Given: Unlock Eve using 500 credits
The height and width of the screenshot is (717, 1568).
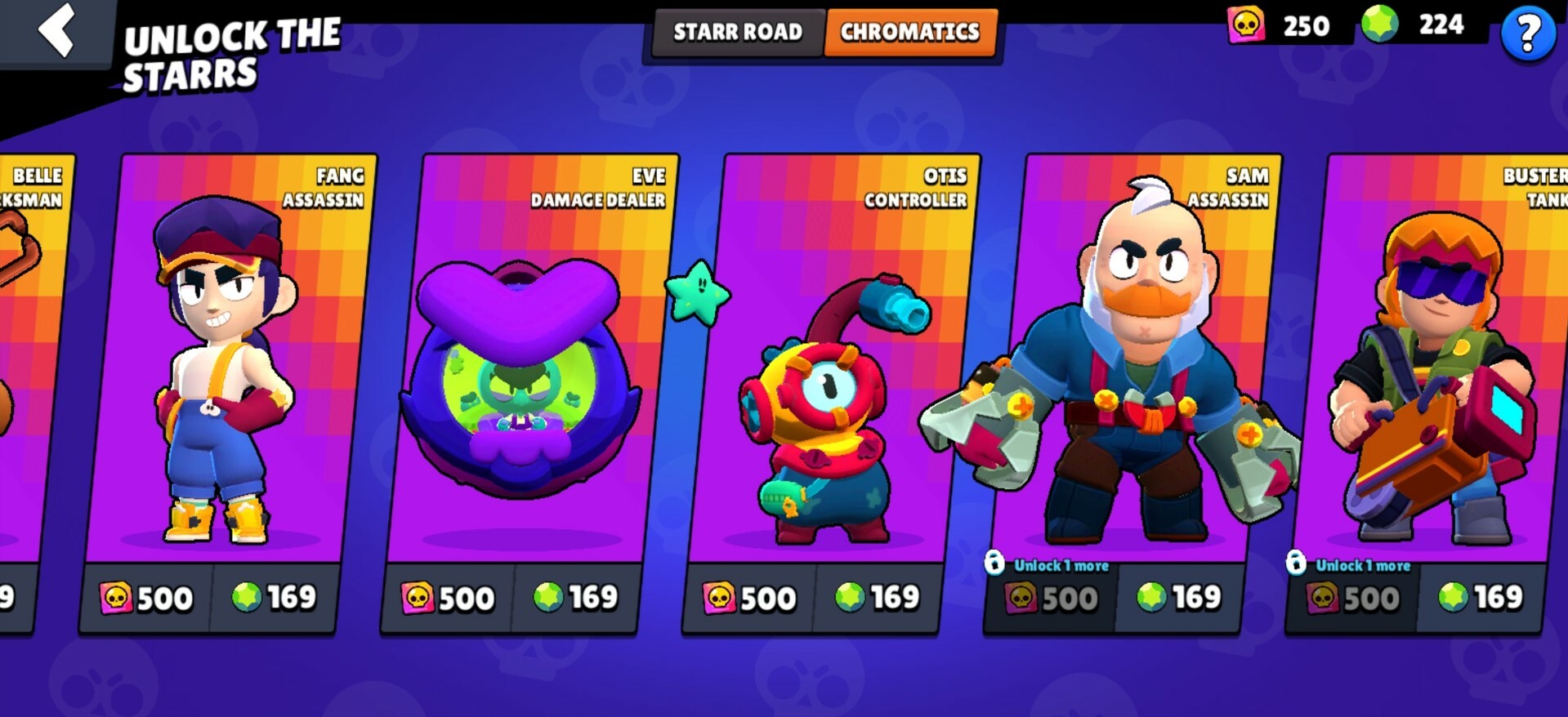Looking at the screenshot, I should coord(449,599).
